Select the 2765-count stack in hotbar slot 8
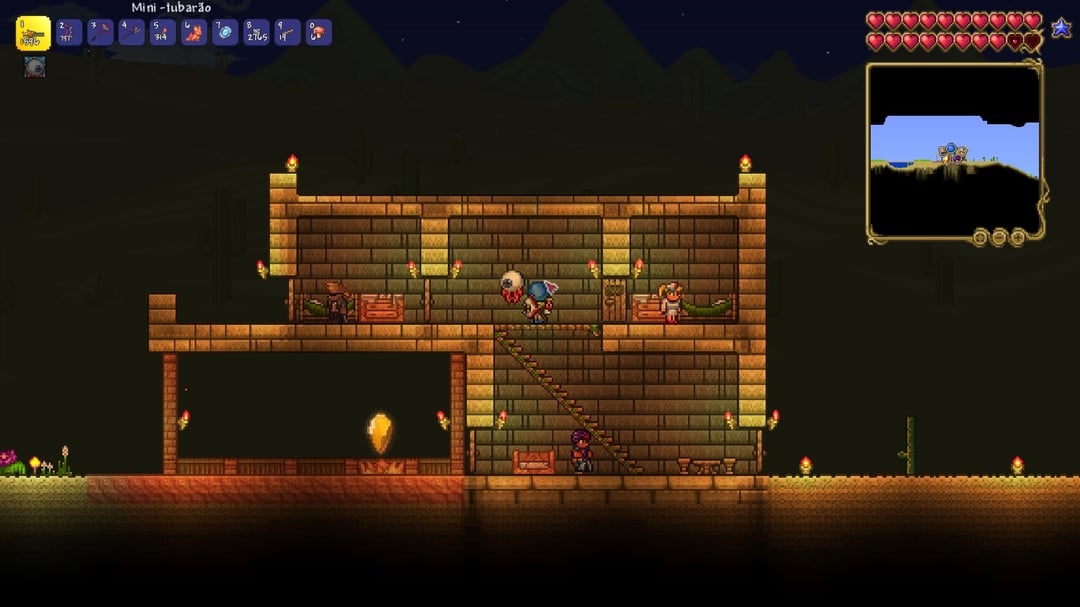 257,33
